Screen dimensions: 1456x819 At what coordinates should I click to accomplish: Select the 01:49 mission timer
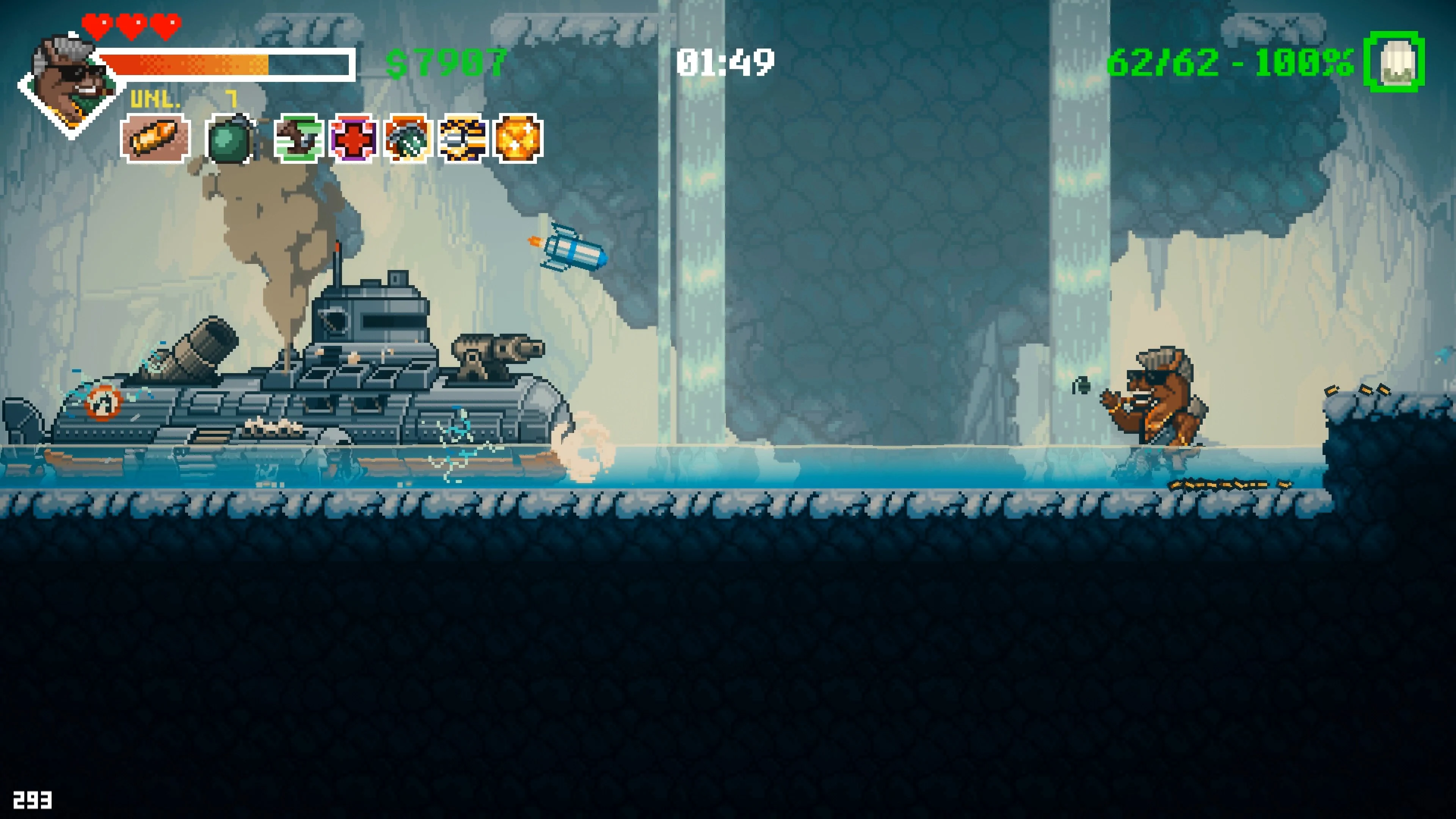pos(726,62)
